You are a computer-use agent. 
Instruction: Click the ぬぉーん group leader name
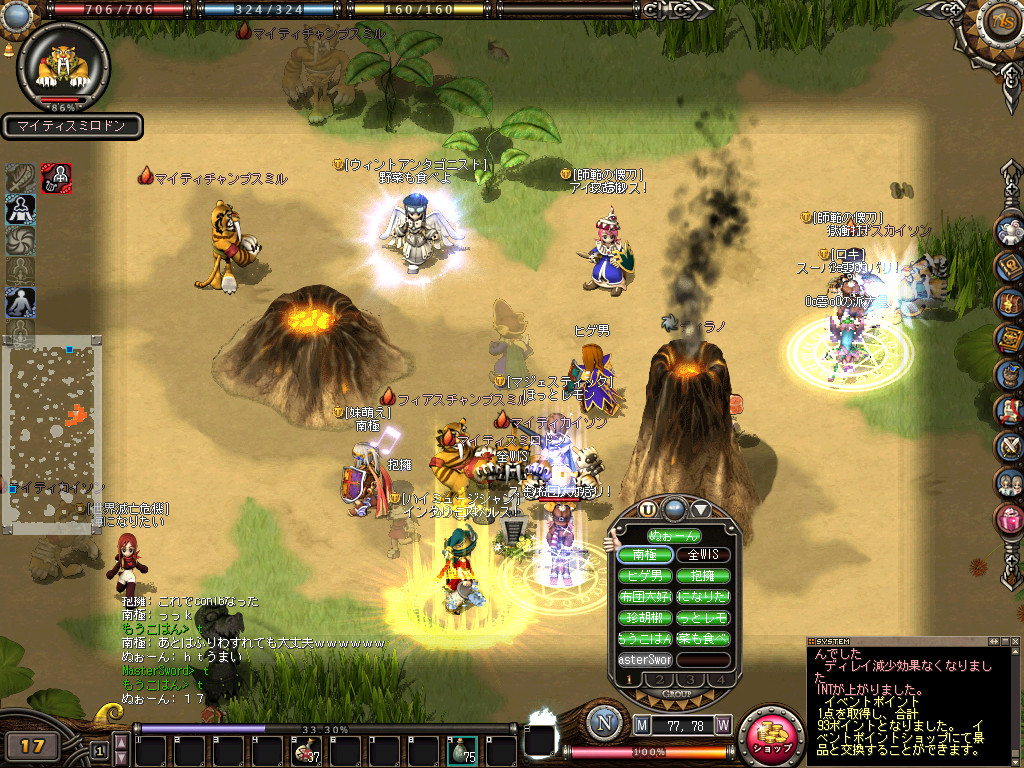pyautogui.click(x=673, y=535)
